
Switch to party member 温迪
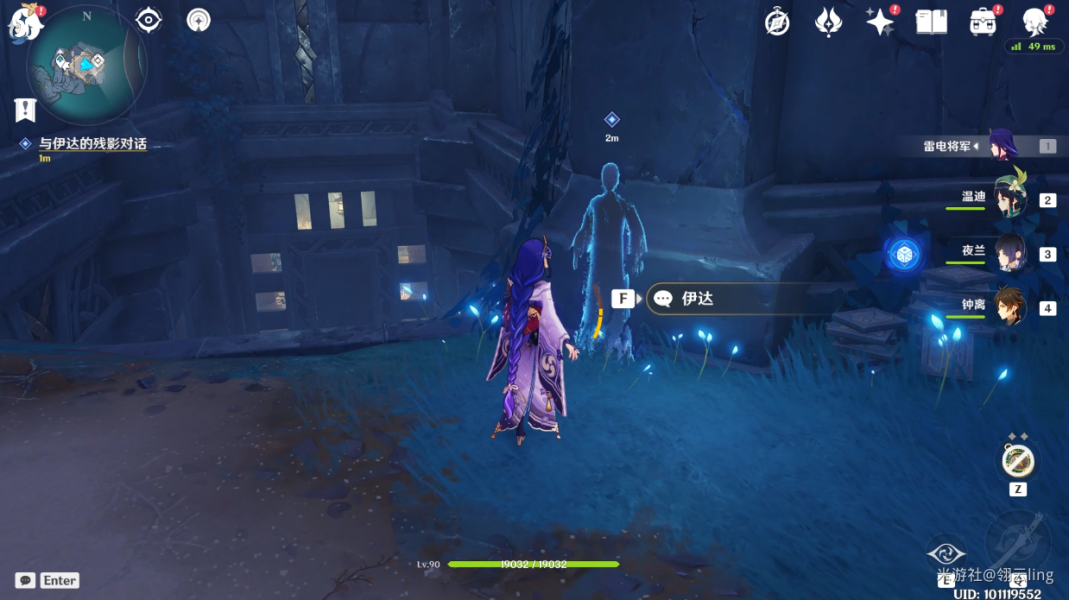pos(1010,199)
